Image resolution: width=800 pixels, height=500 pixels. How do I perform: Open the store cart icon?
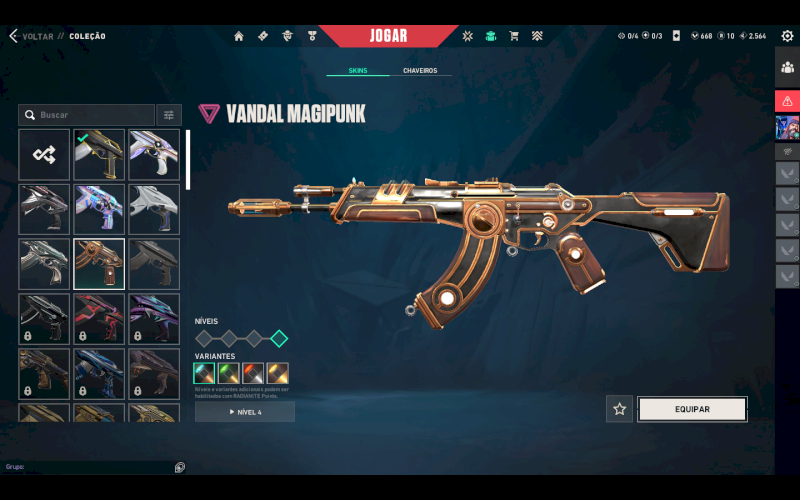[514, 36]
